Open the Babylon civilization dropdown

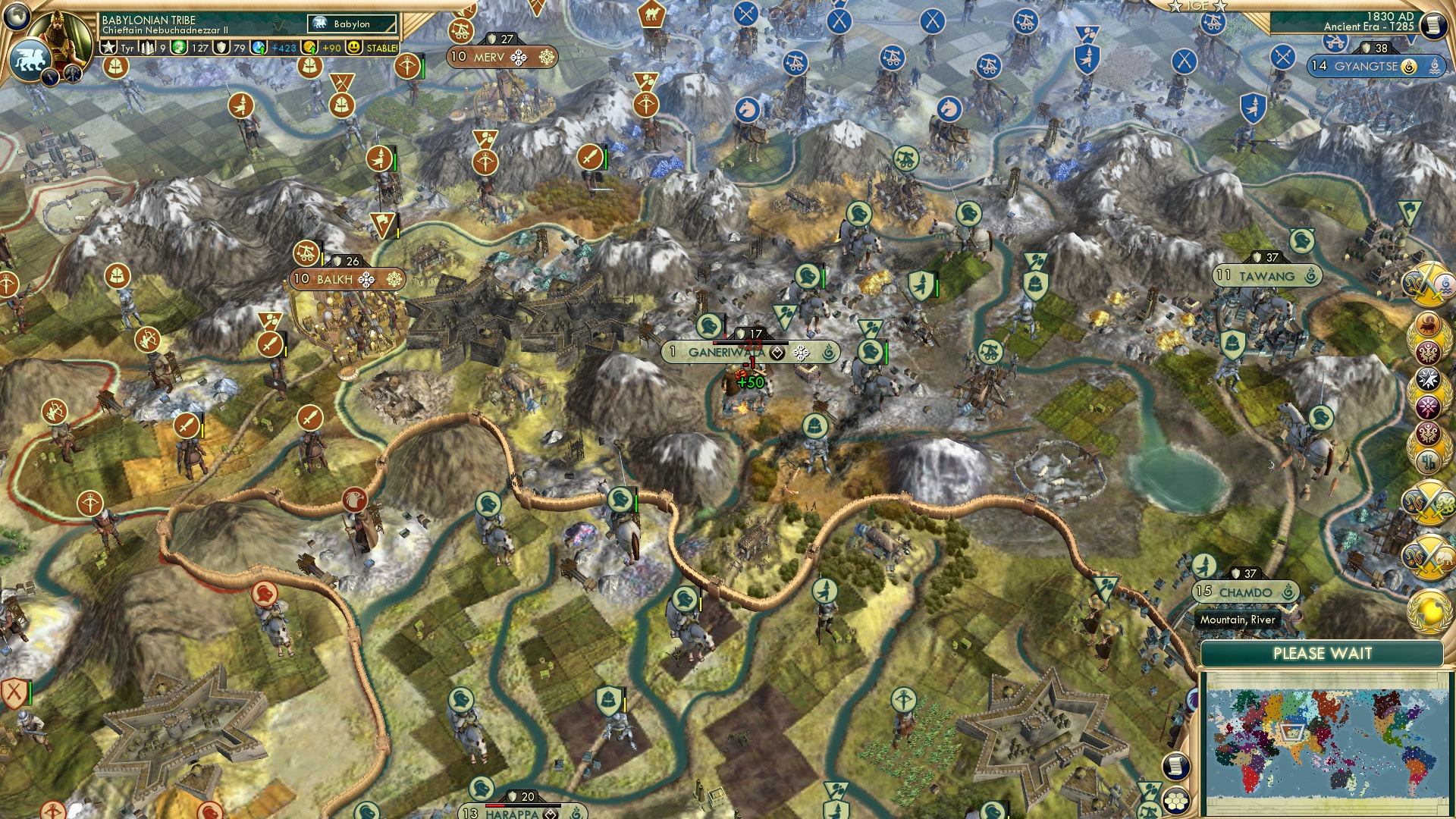352,24
